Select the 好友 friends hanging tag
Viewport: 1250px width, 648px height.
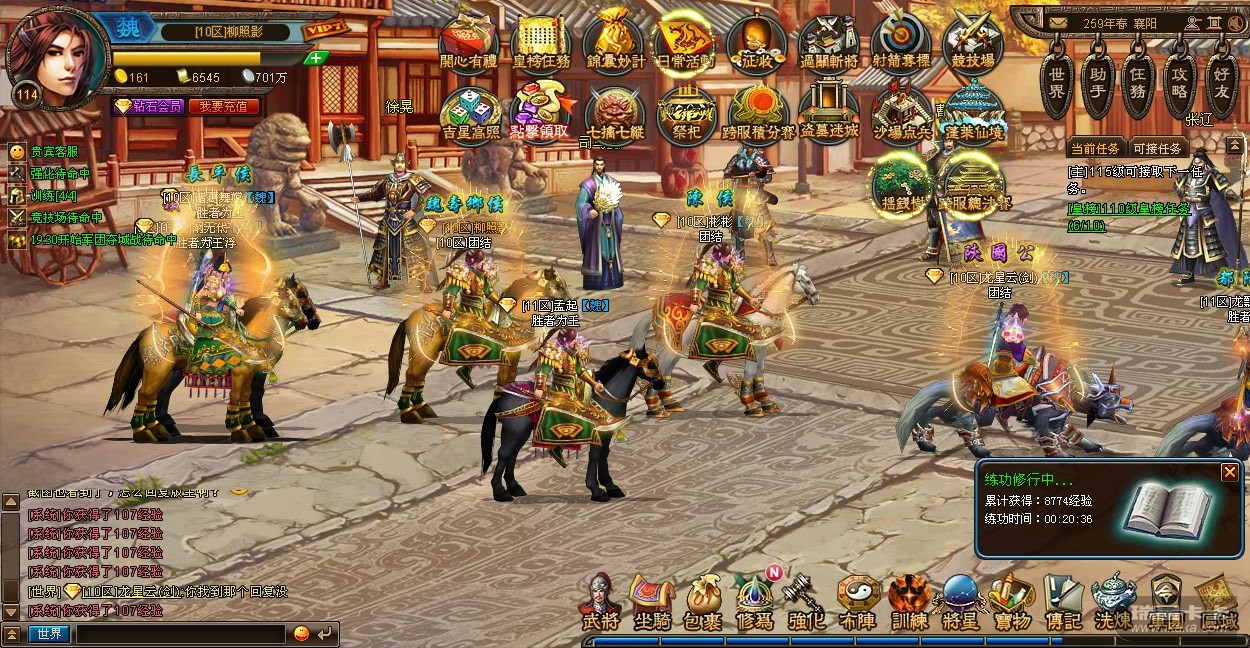tap(1221, 78)
